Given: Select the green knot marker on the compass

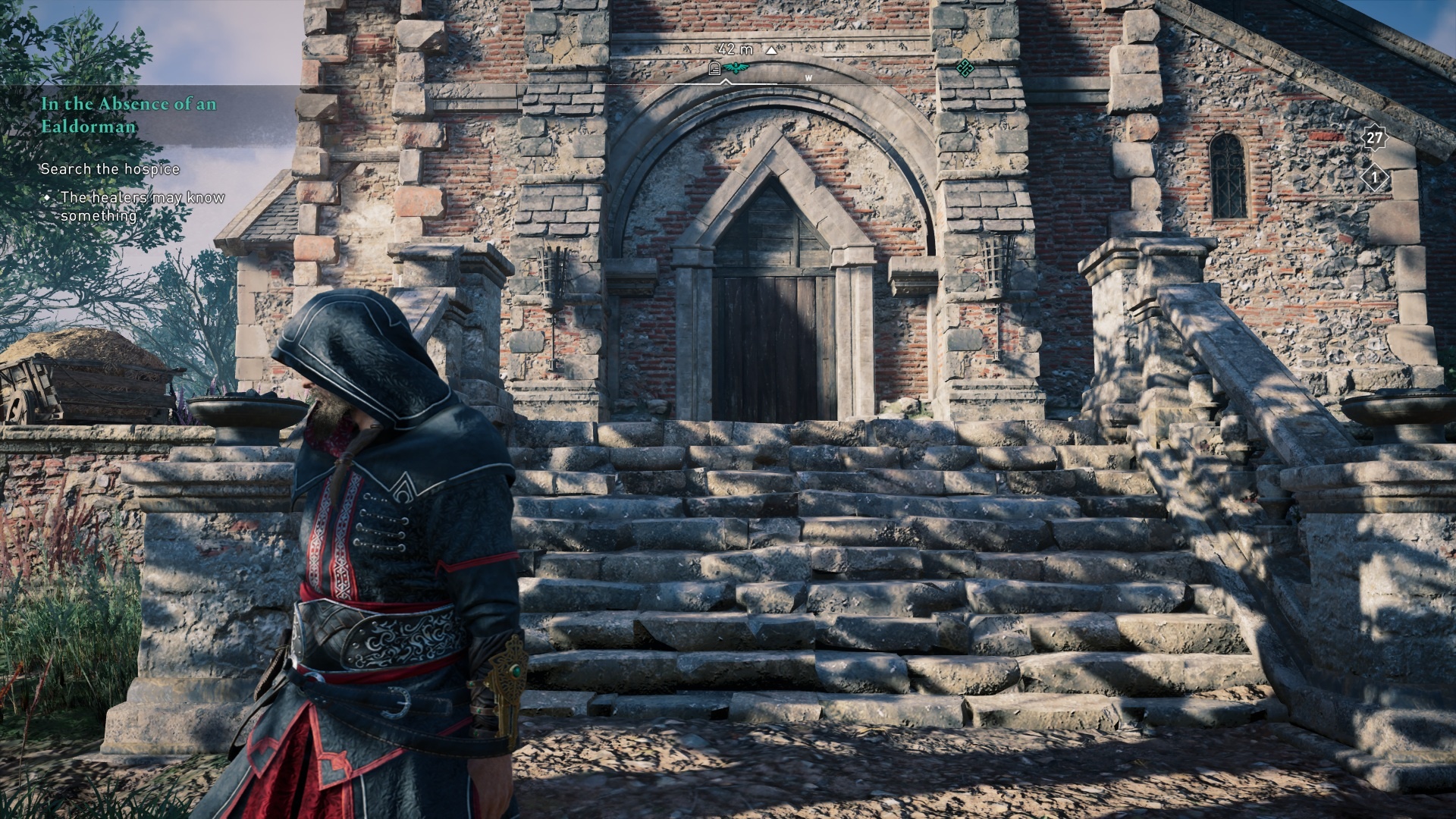Looking at the screenshot, I should [965, 68].
